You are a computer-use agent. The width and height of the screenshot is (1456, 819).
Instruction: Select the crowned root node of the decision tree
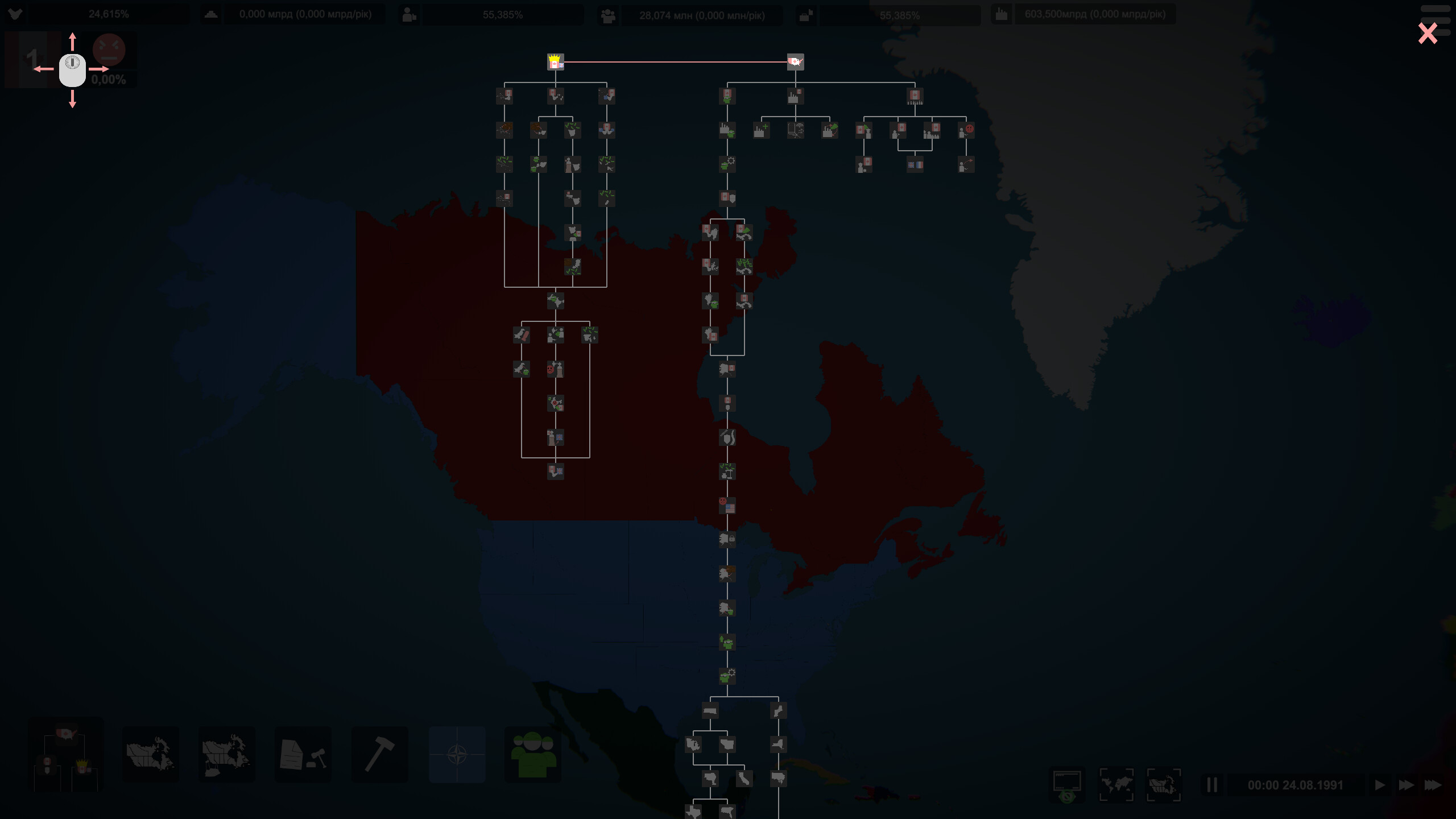(556, 63)
